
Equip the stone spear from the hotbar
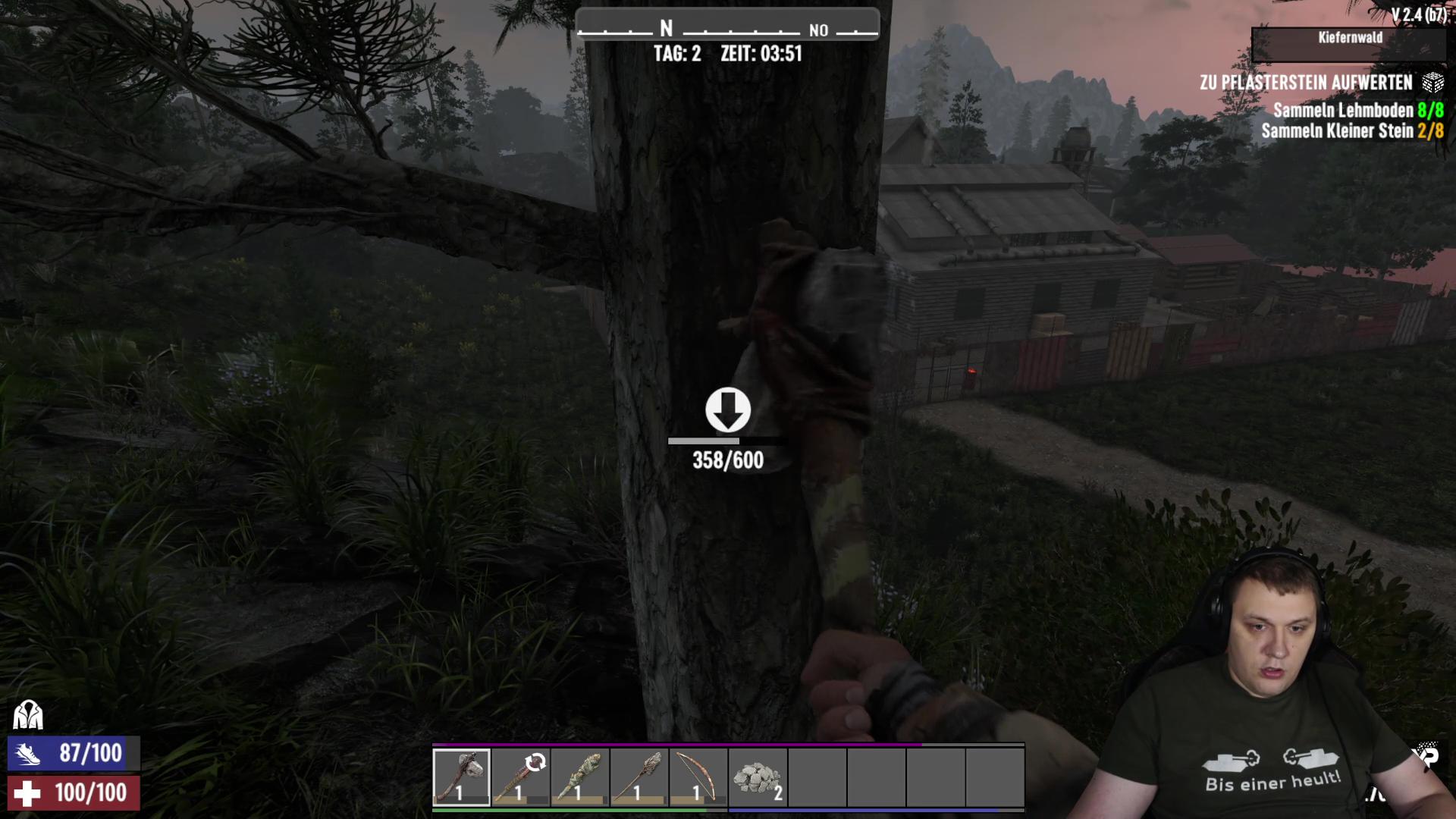coord(639,777)
